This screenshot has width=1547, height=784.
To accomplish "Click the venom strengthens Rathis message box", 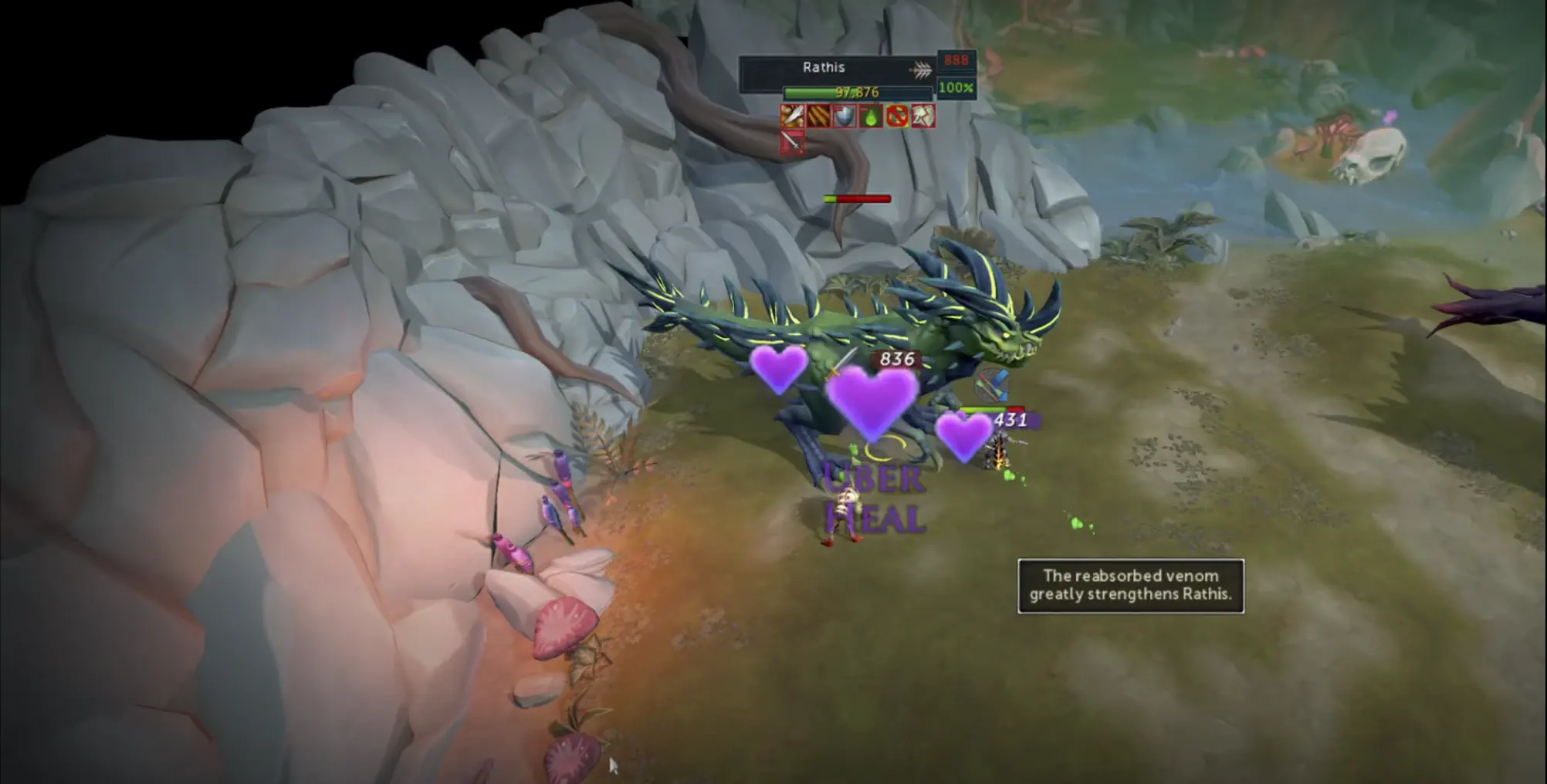I will click(1131, 585).
